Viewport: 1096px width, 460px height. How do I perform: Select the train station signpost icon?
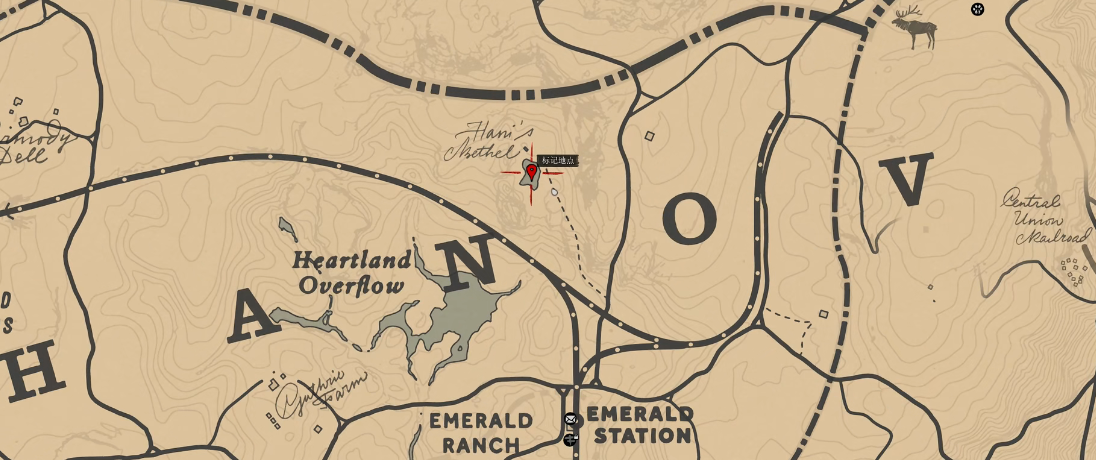(x=570, y=439)
